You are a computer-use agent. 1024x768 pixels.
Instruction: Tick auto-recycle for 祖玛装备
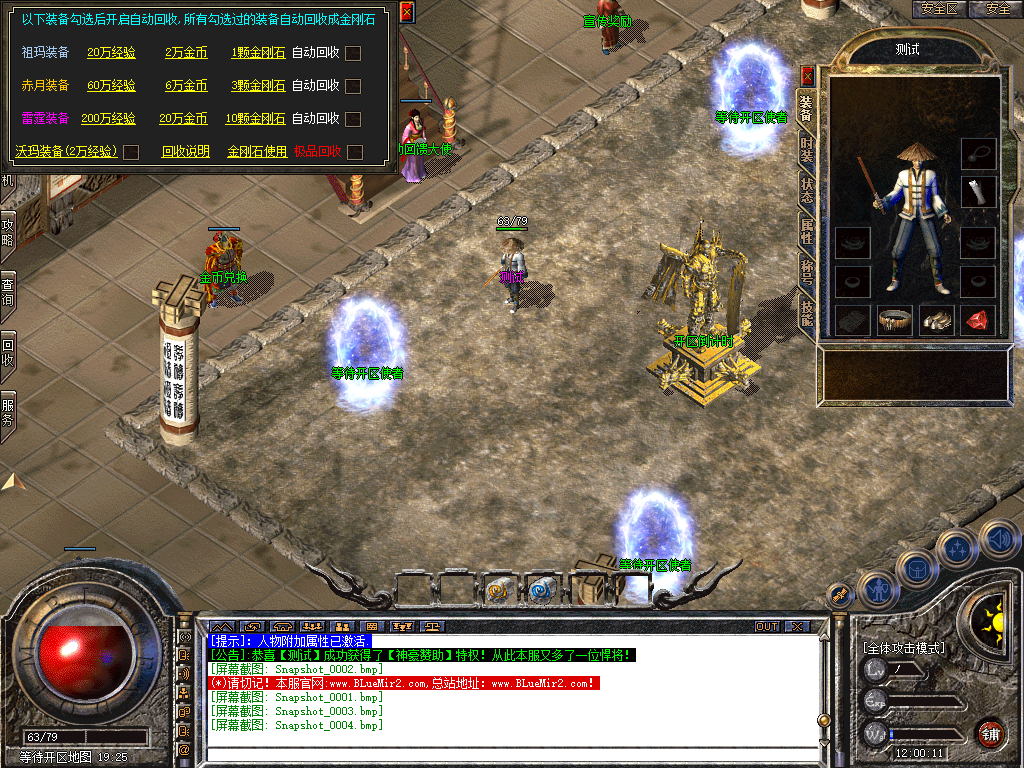(x=353, y=53)
